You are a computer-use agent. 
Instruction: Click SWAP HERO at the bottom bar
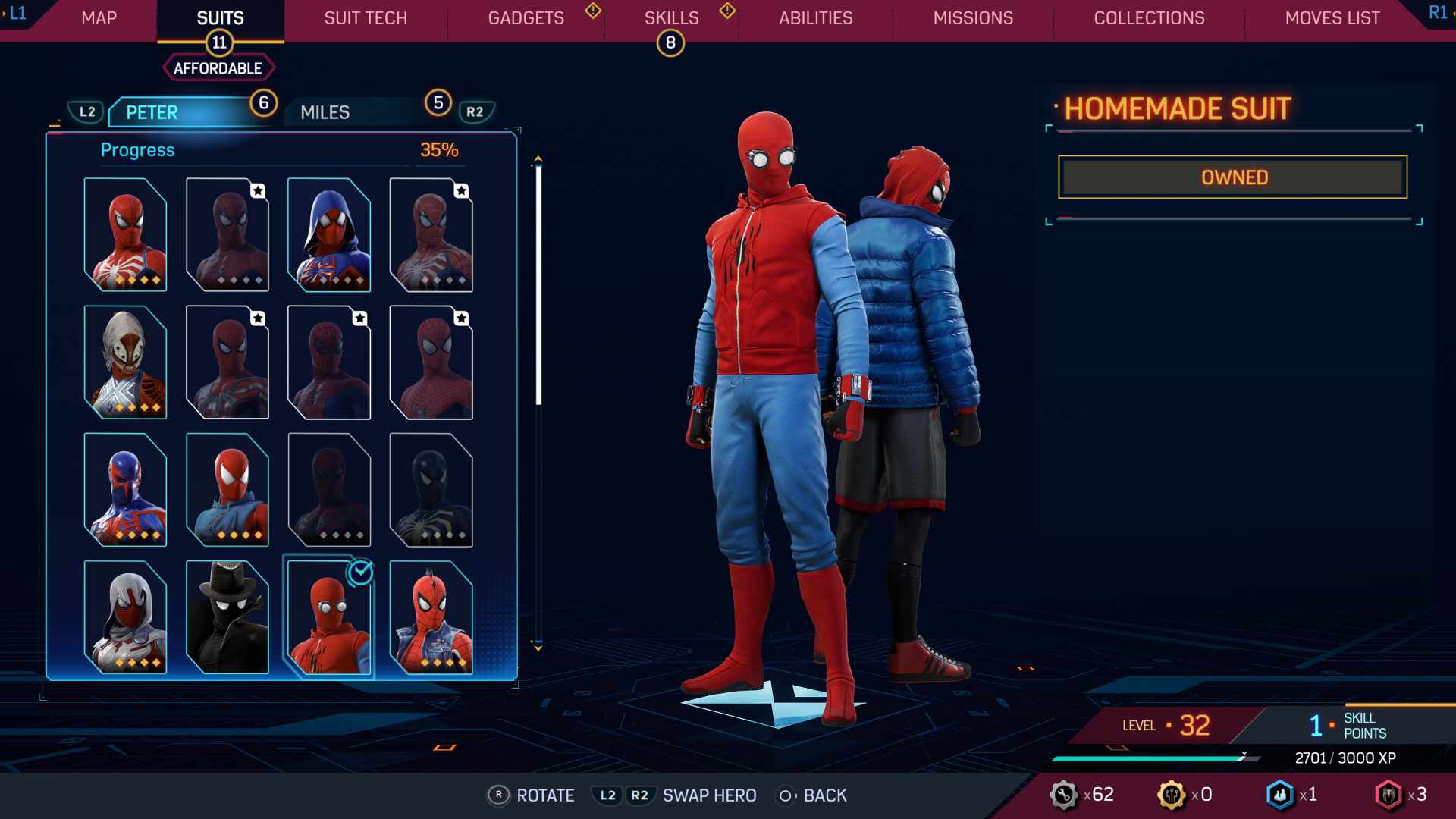click(708, 795)
